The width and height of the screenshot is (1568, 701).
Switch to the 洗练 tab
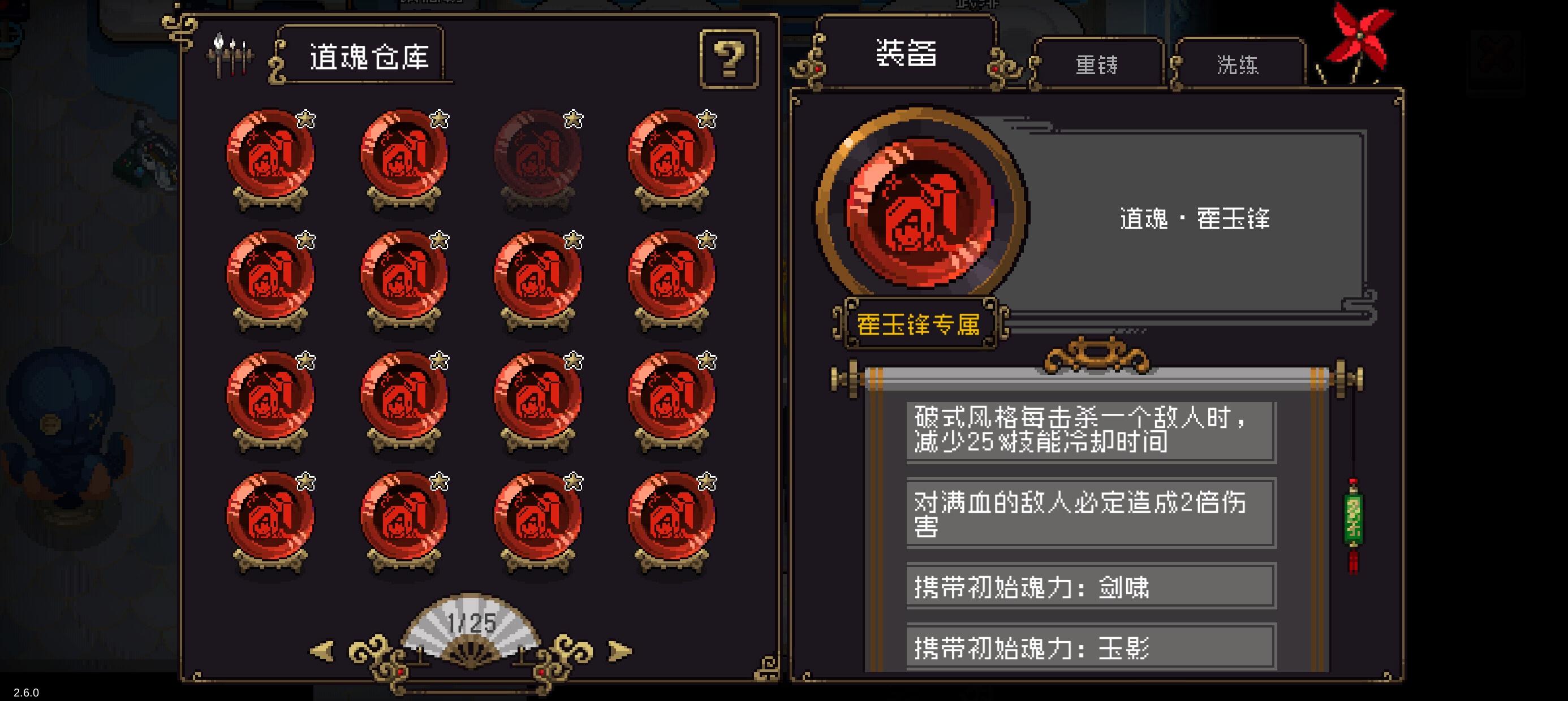tap(1239, 66)
